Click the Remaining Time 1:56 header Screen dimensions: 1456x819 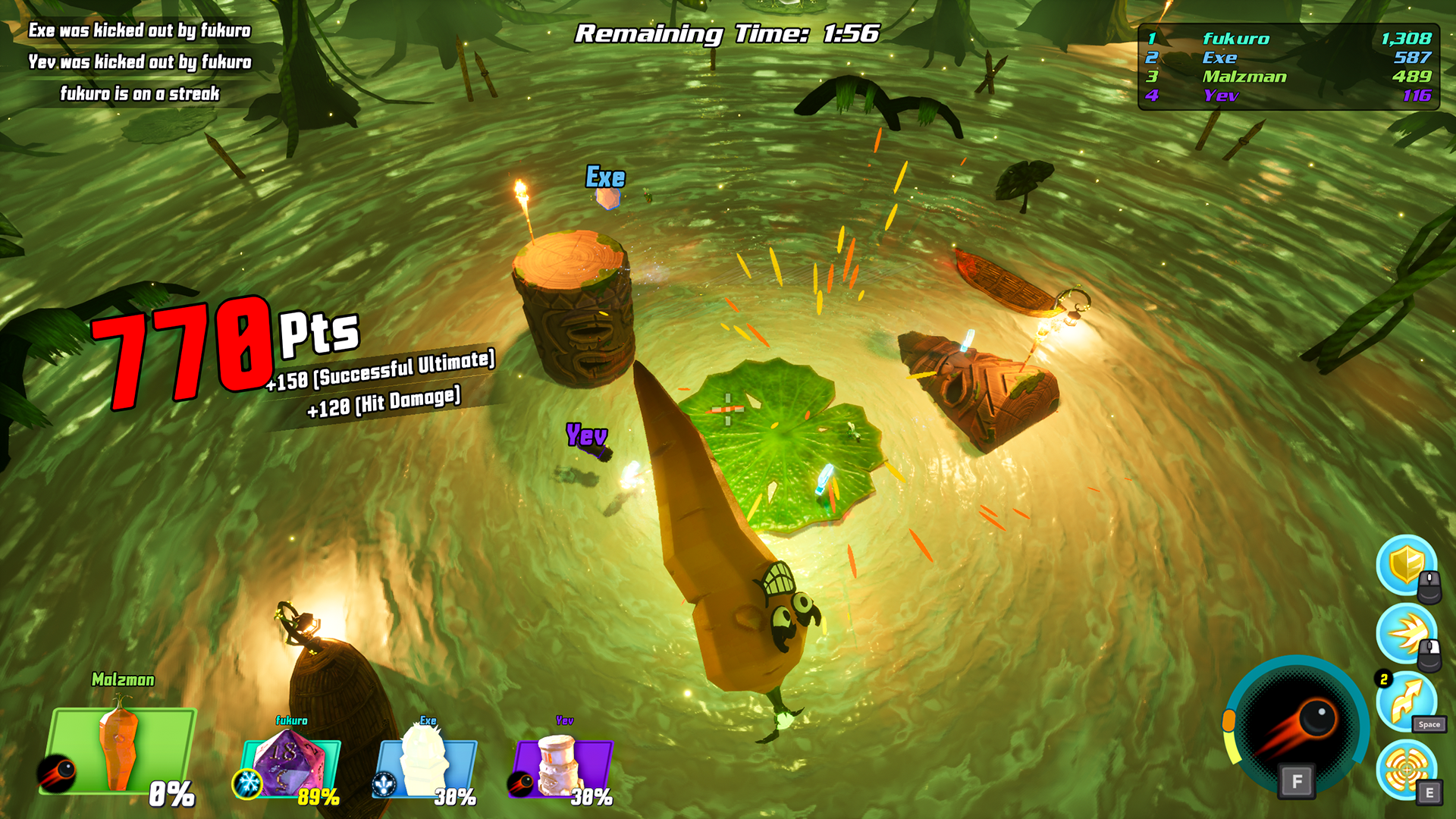pos(726,32)
